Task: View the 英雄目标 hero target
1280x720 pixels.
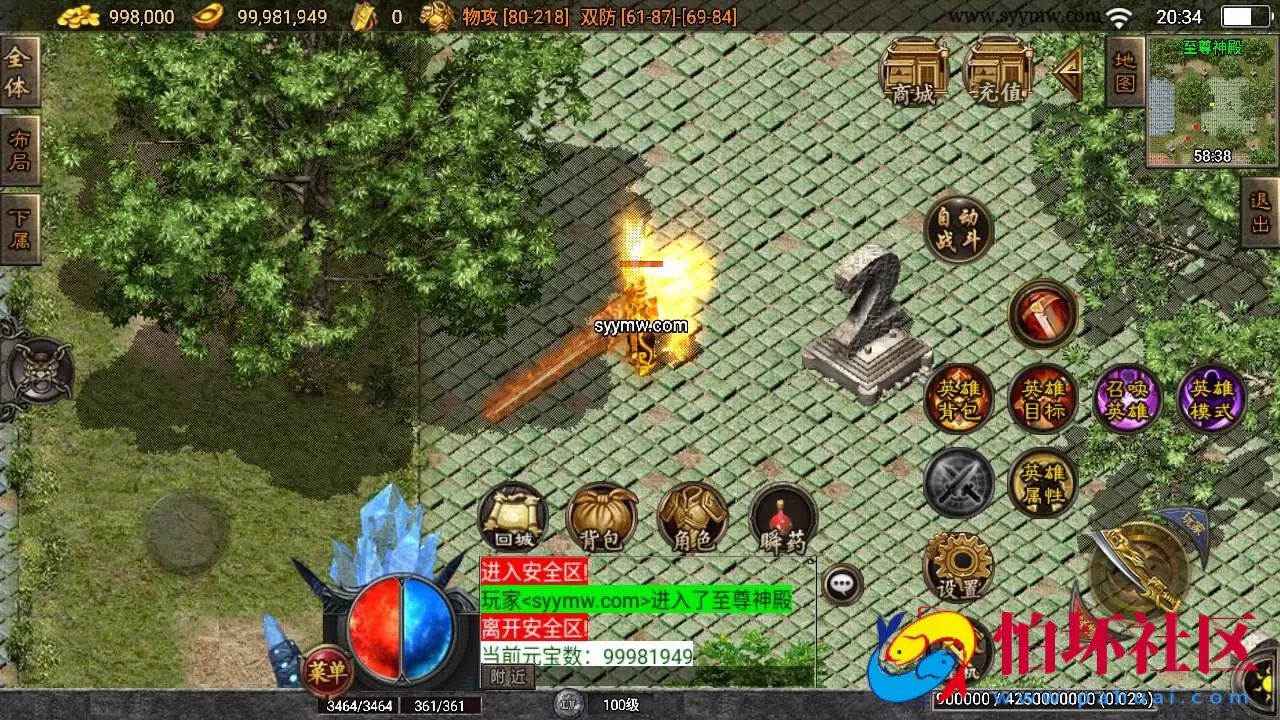Action: (x=1043, y=399)
